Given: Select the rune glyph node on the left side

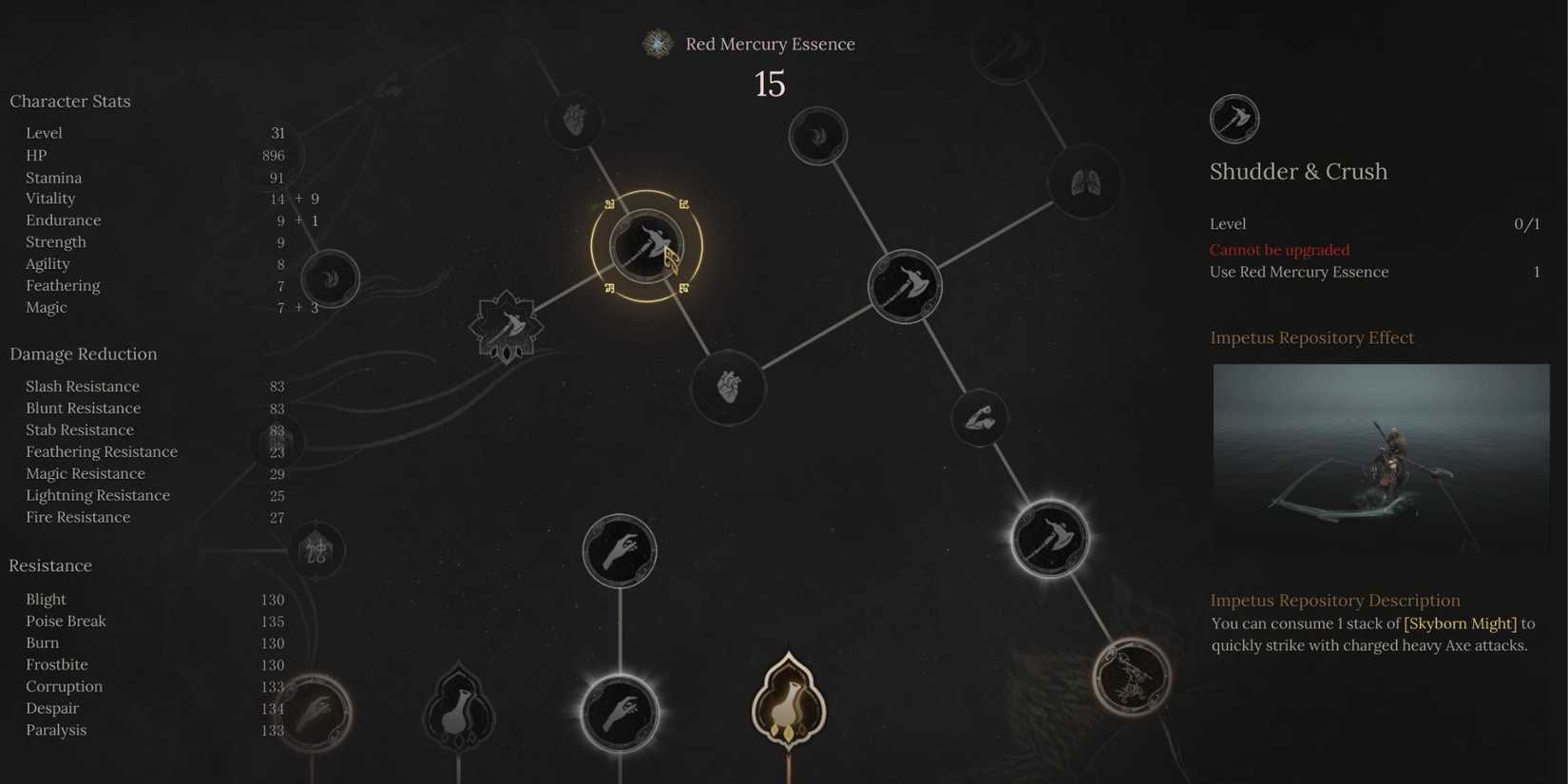Looking at the screenshot, I should [x=316, y=549].
